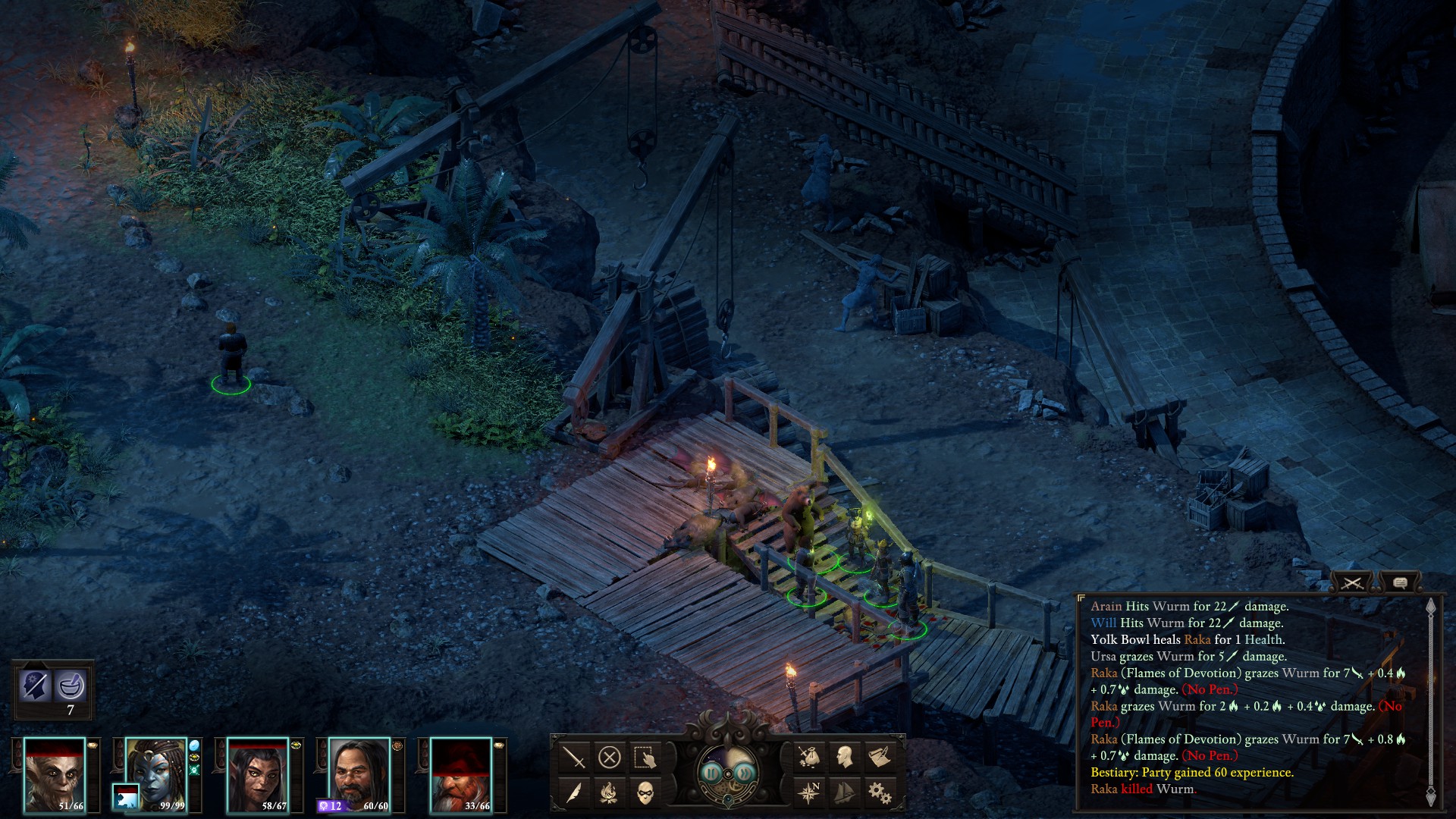Open the party inventory loot bag icon

pyautogui.click(x=808, y=756)
